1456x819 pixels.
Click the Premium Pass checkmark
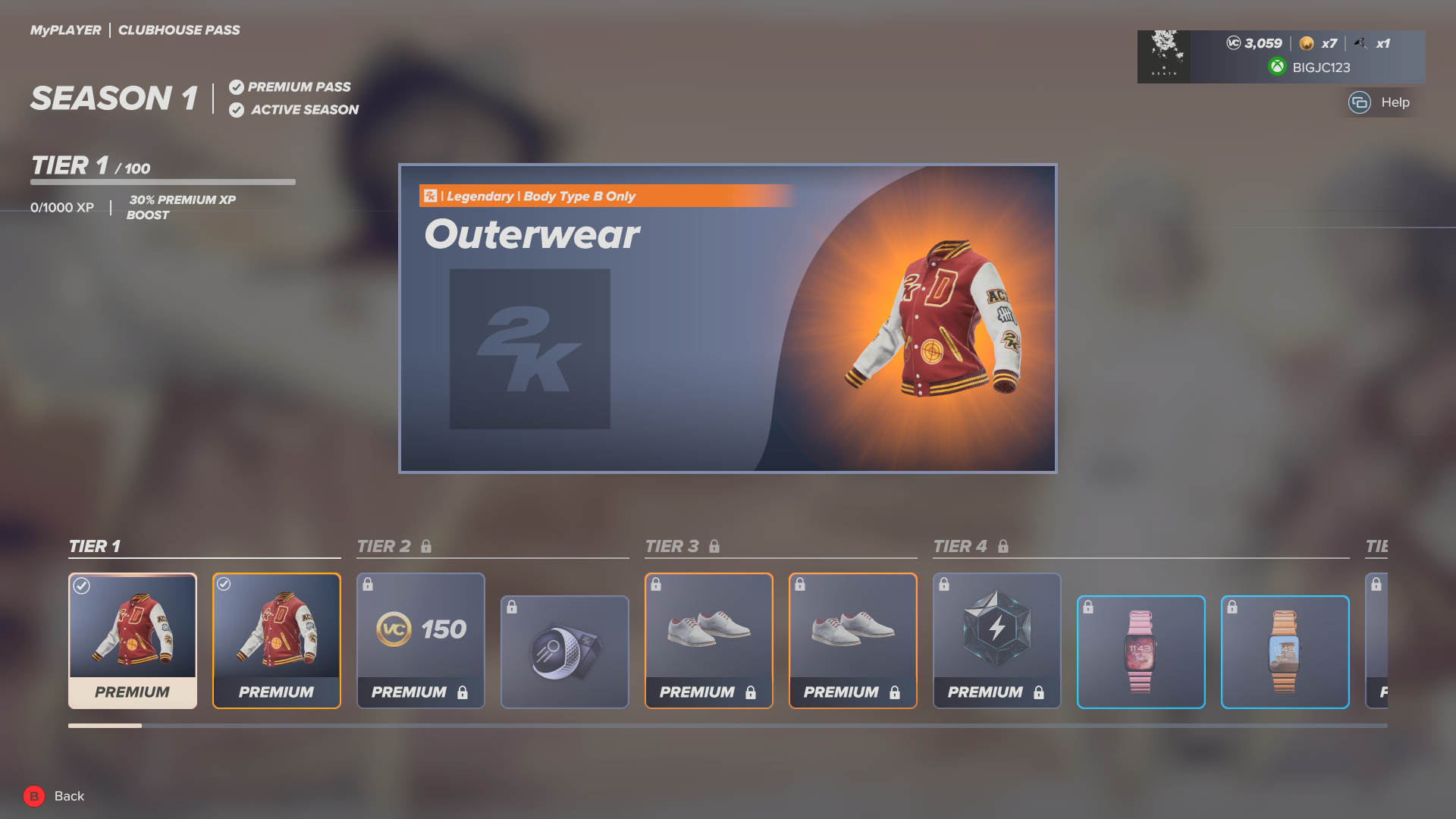[237, 86]
